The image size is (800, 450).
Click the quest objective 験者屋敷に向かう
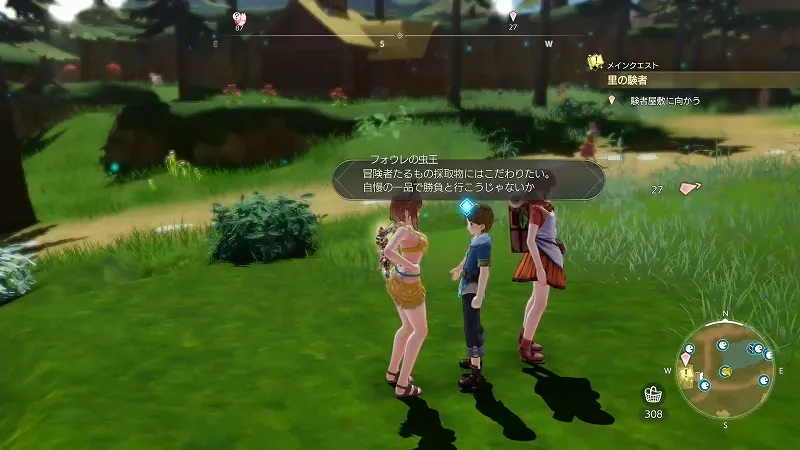(665, 100)
